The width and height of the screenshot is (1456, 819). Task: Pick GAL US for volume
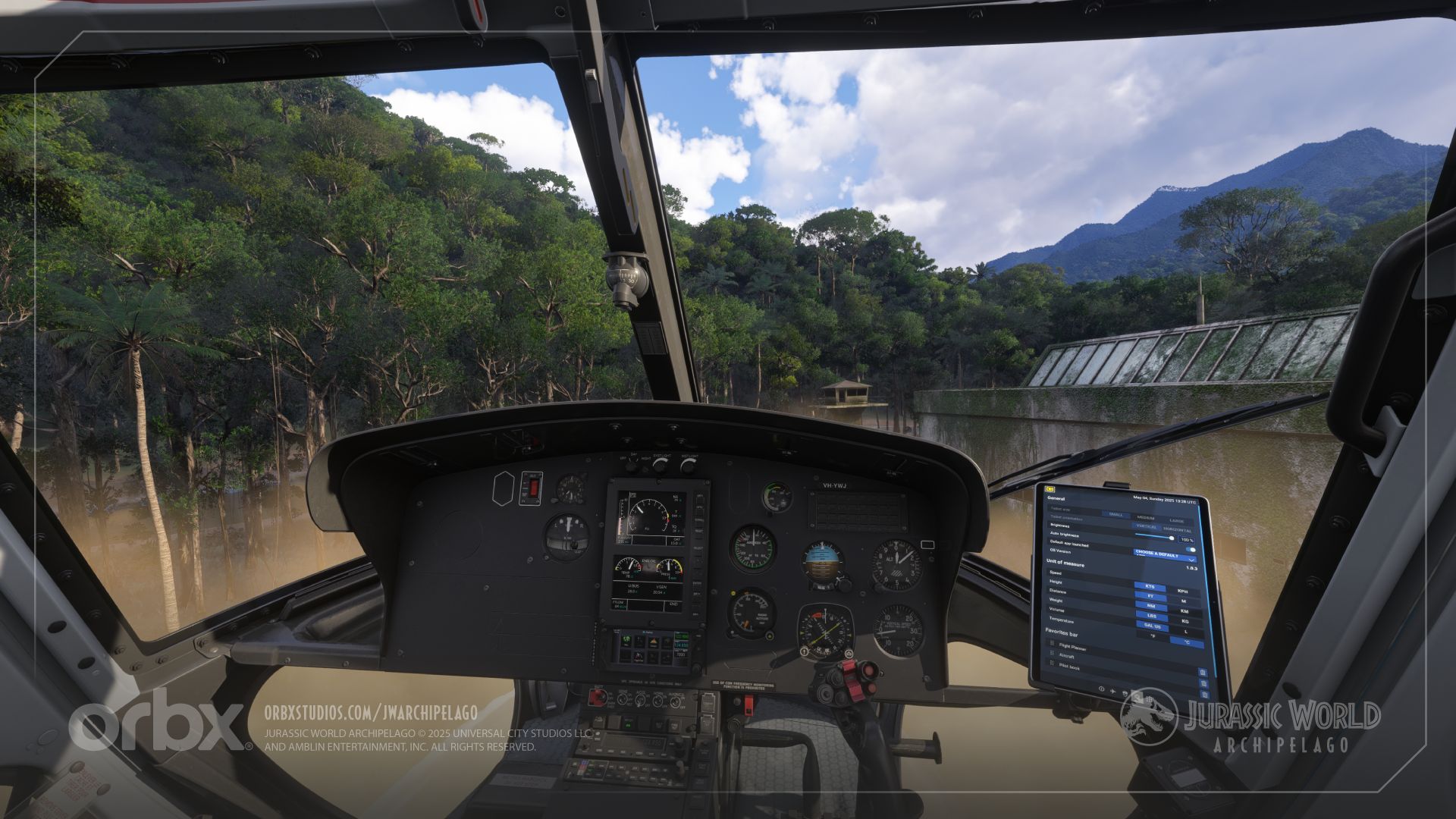1152,626
